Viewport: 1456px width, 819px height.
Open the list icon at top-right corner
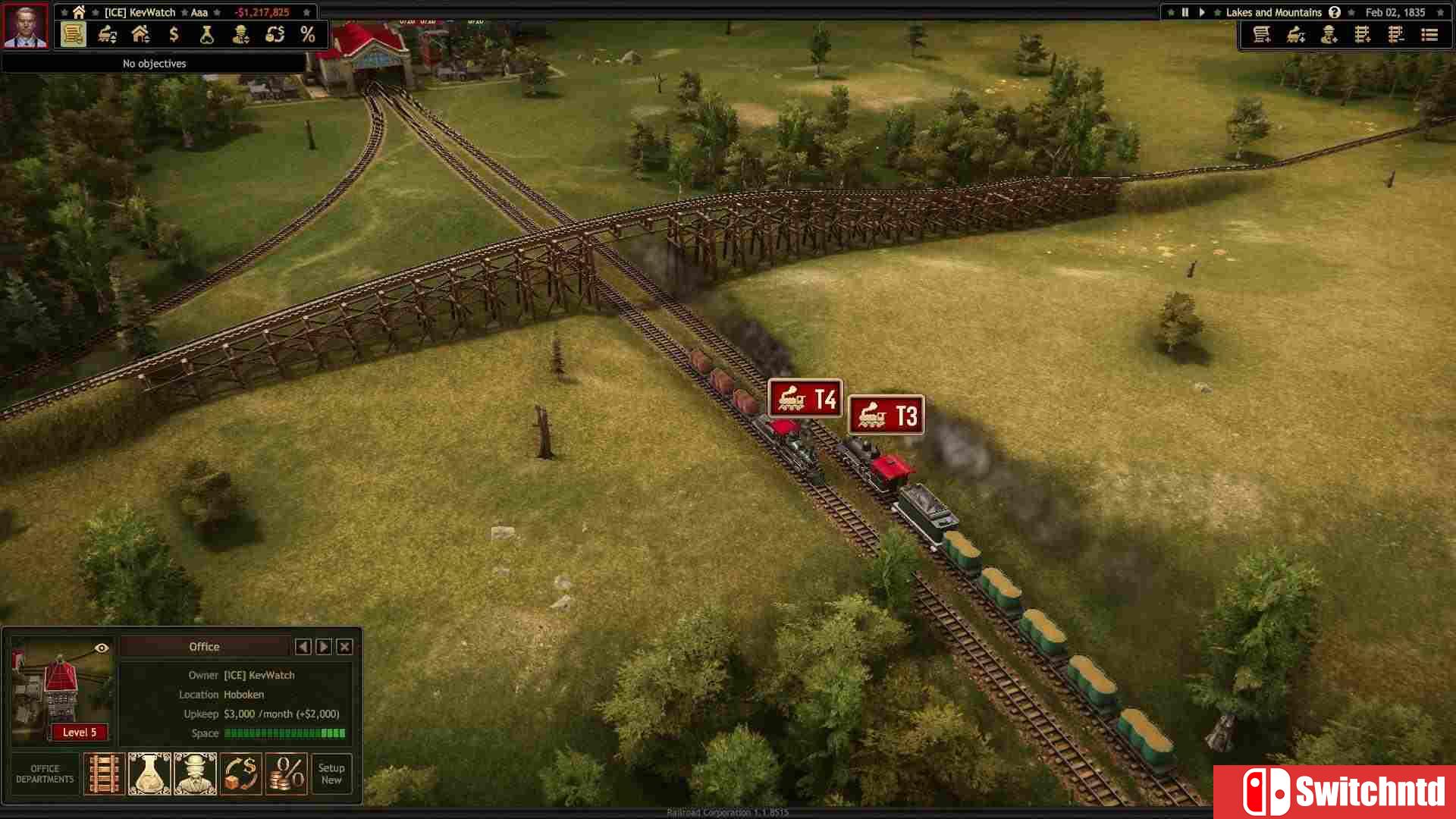tap(1429, 35)
